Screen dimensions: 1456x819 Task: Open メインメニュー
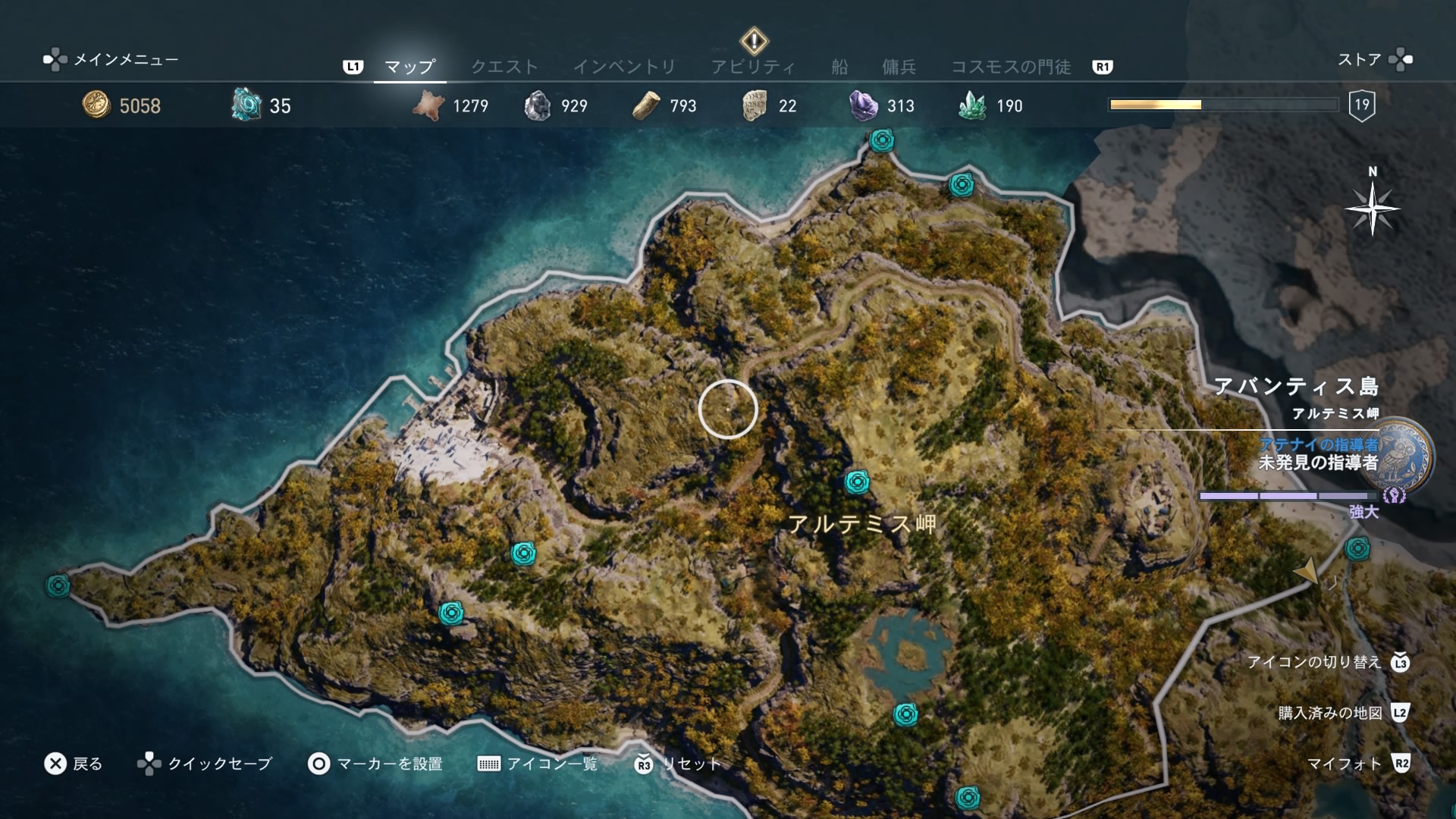tap(111, 59)
